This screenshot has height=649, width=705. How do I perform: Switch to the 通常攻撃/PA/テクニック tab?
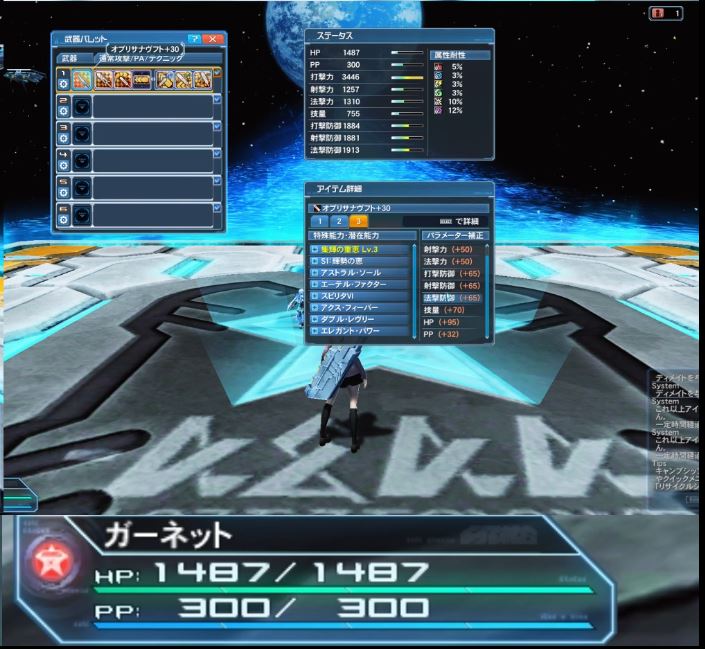click(140, 59)
